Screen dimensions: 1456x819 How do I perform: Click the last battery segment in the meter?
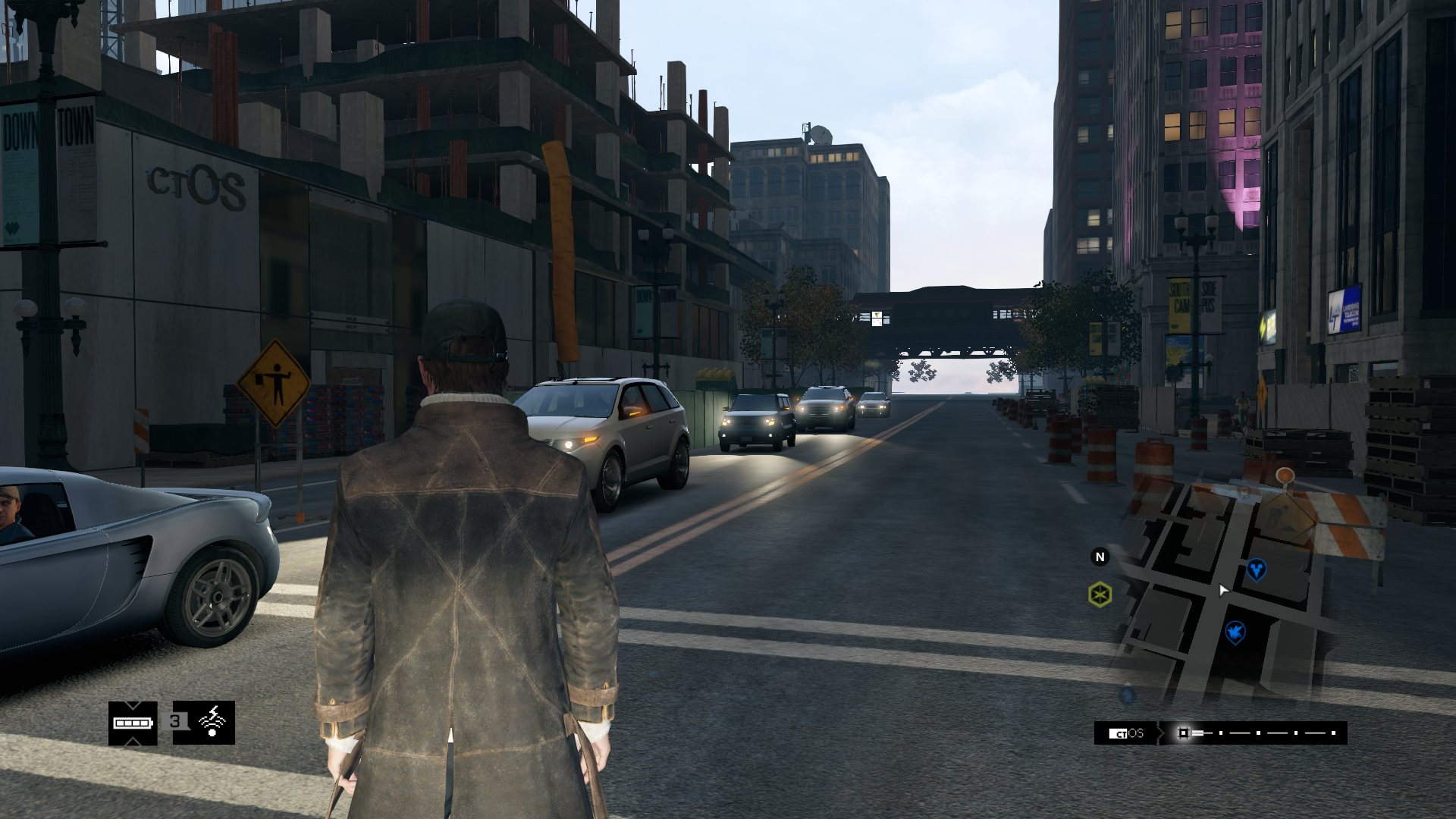click(144, 723)
